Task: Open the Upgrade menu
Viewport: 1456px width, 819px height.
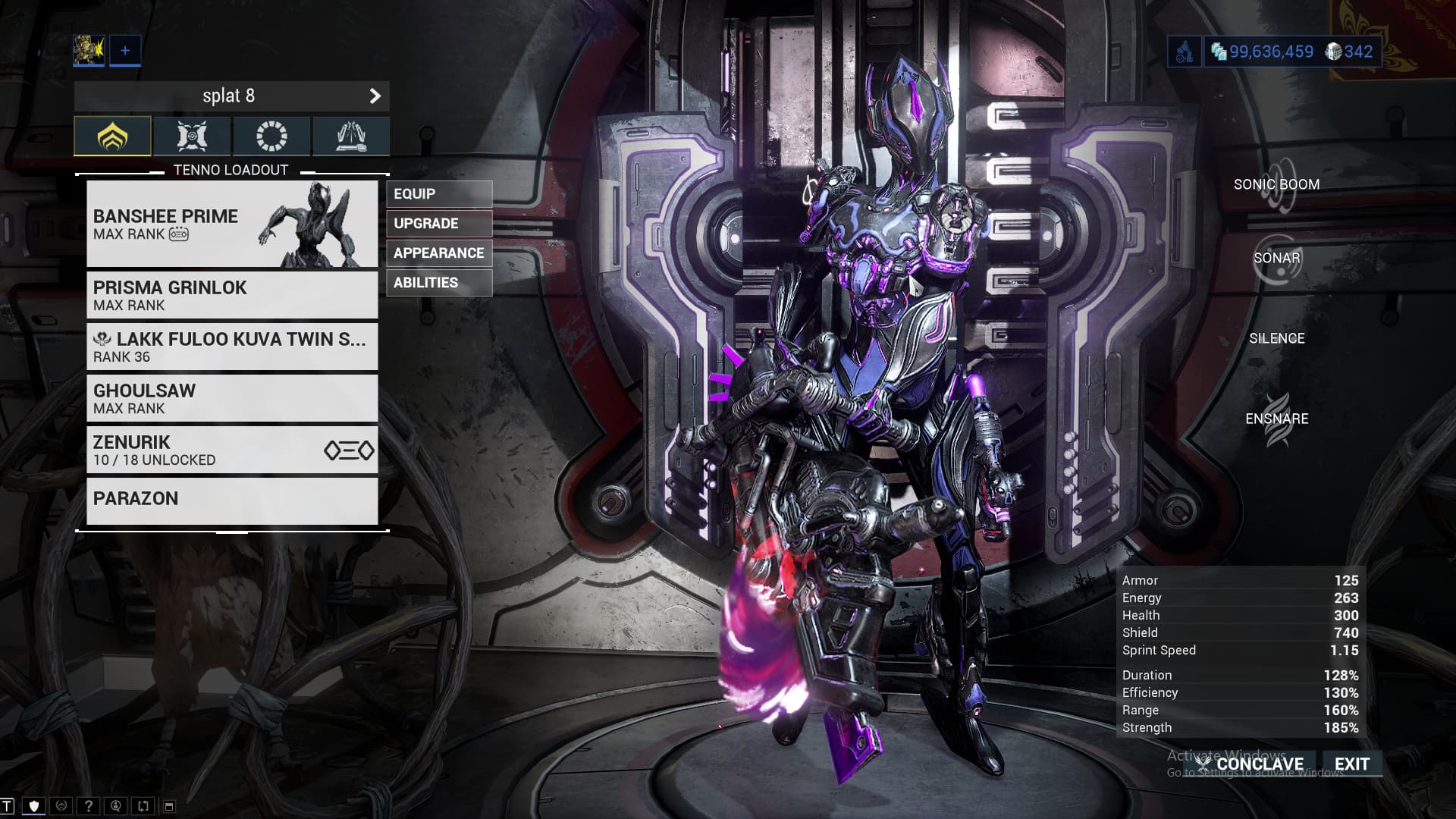Action: click(438, 224)
